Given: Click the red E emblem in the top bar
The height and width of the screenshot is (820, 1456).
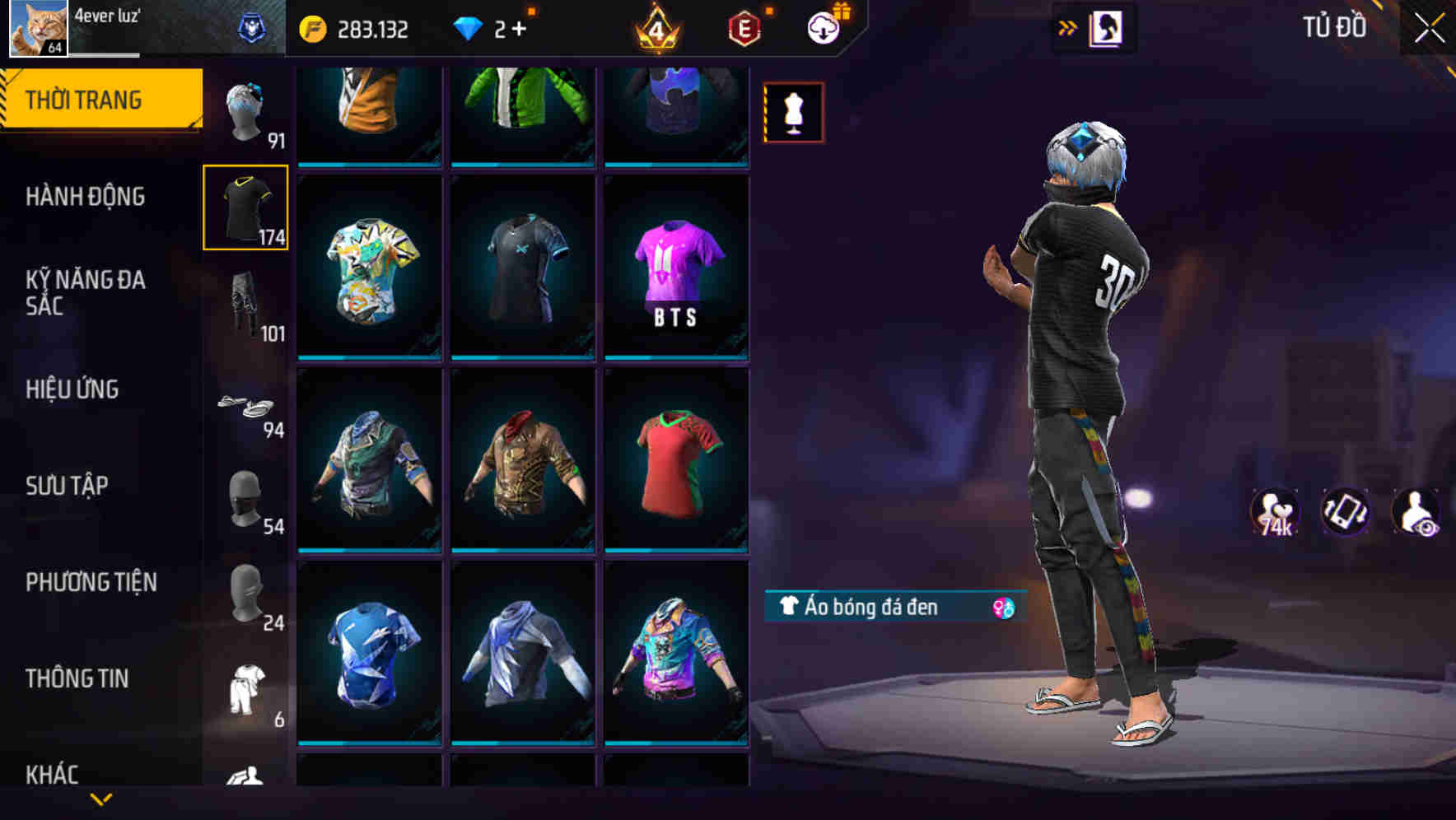Looking at the screenshot, I should click(743, 27).
